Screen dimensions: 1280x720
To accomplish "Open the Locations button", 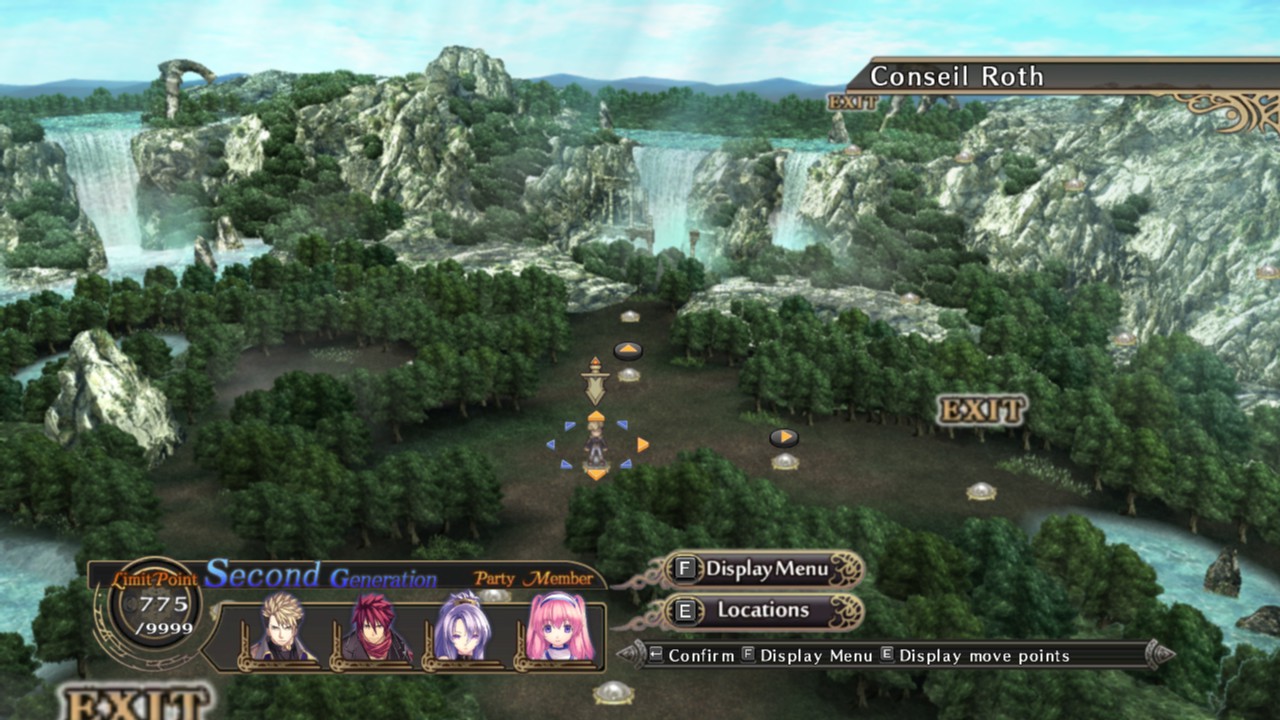I will point(762,609).
